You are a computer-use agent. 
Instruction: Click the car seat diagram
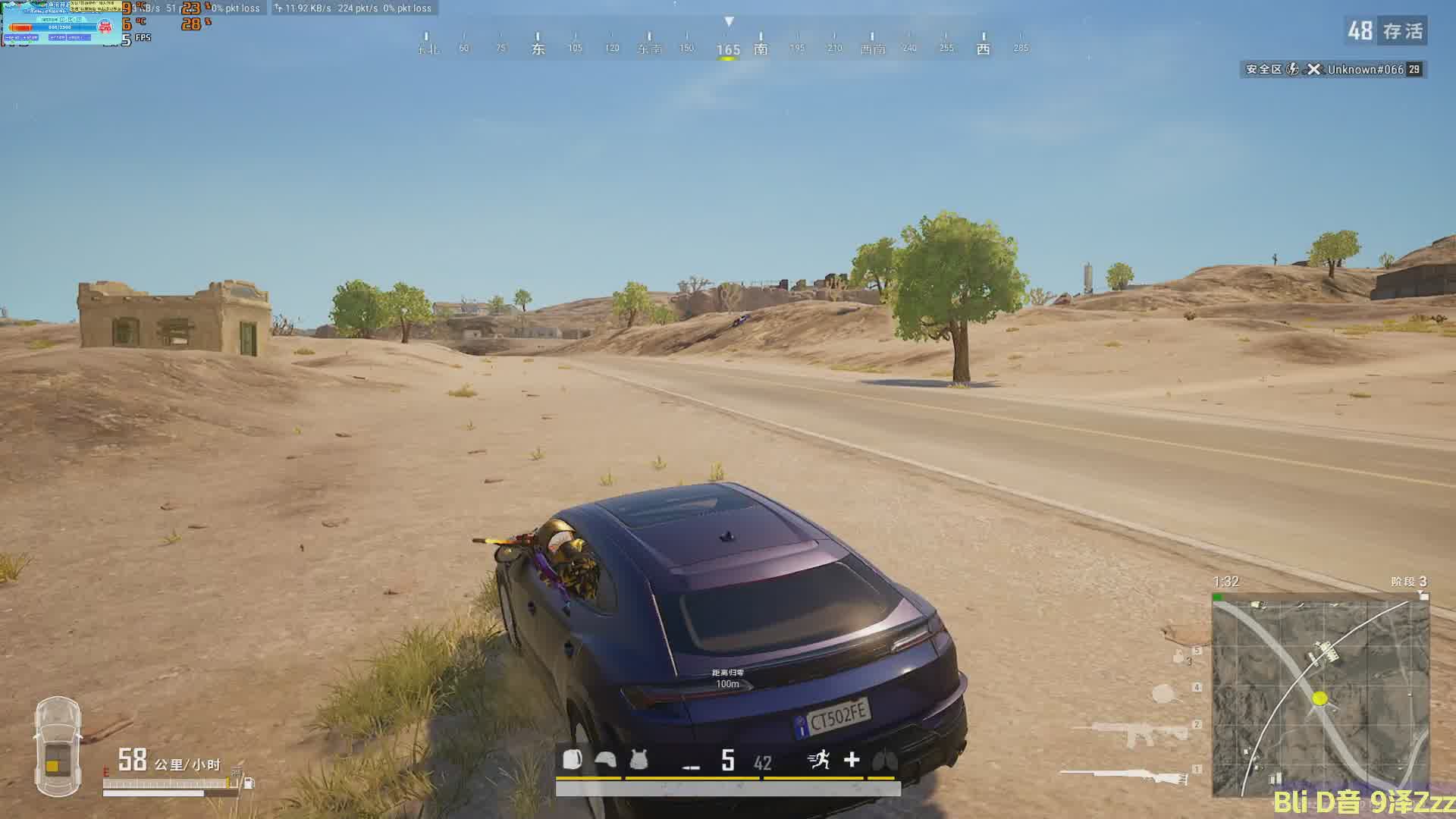point(58,746)
